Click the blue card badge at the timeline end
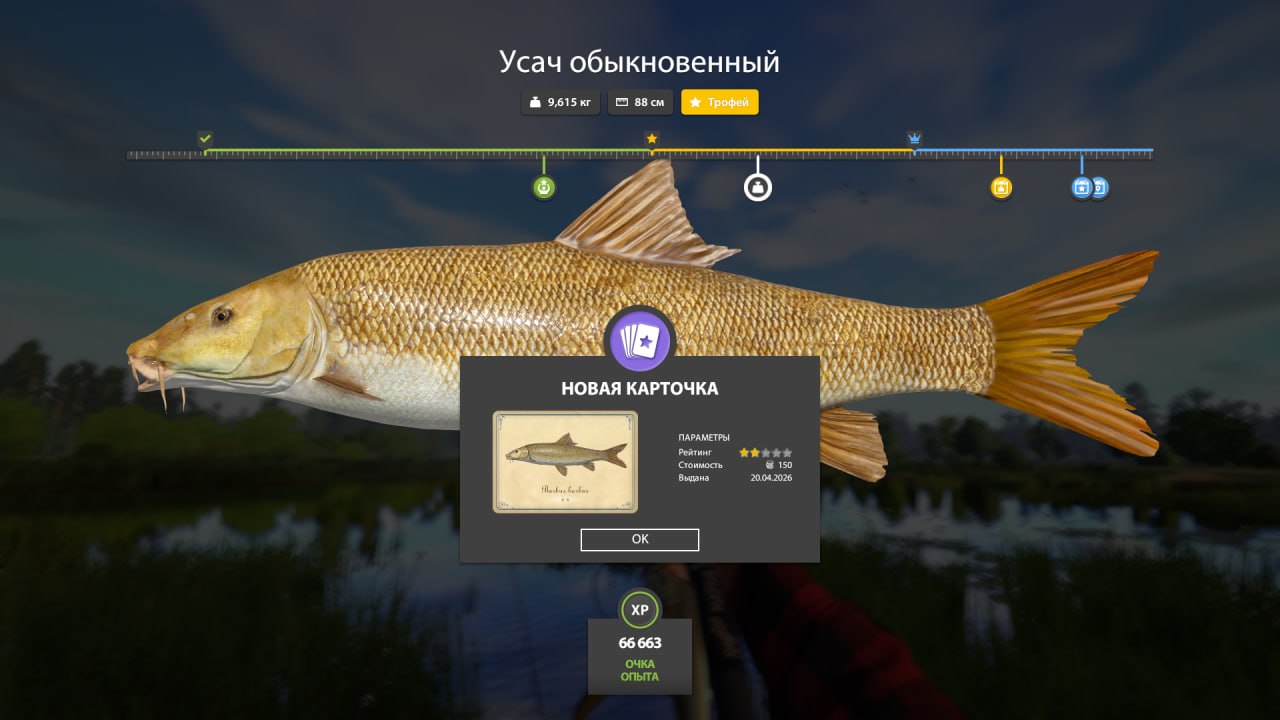 click(x=1102, y=186)
